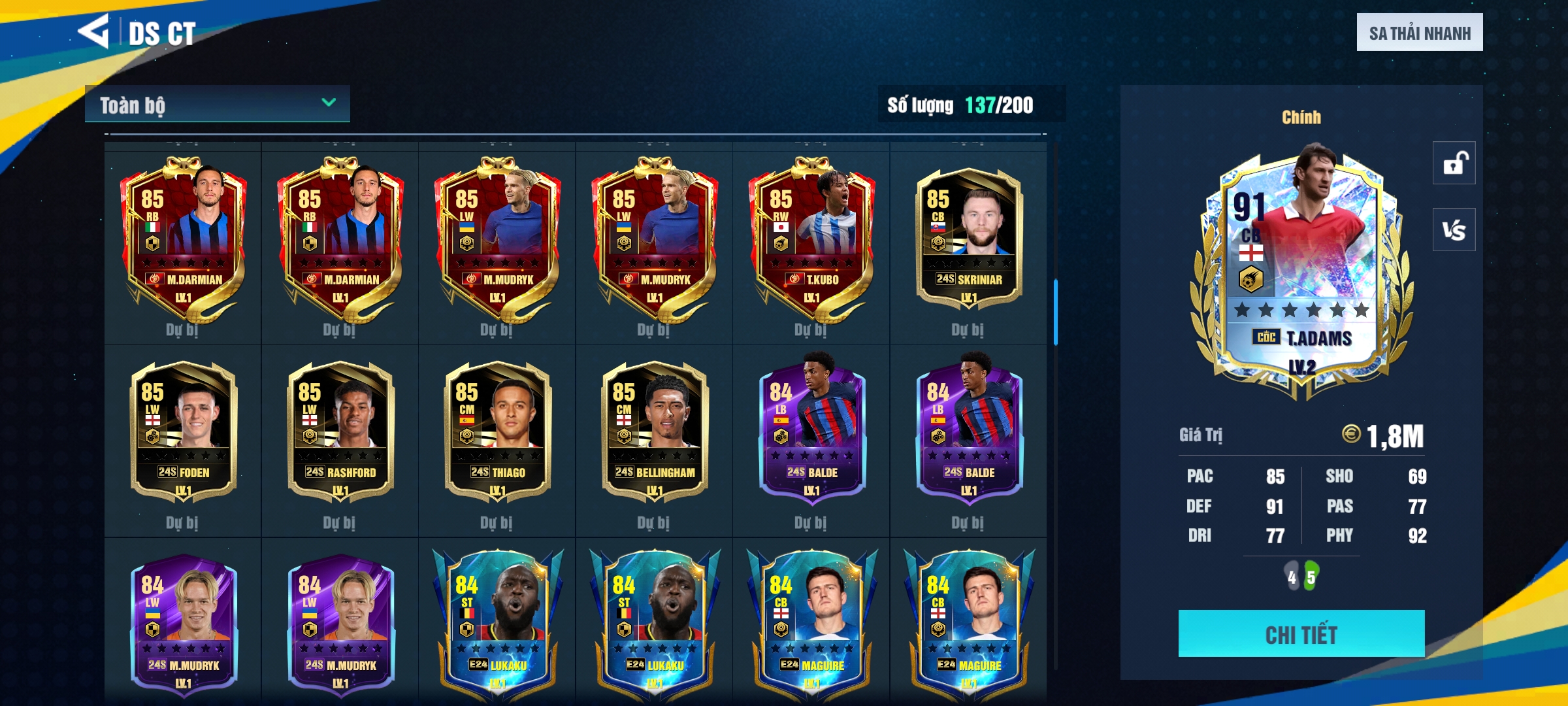
Task: Pick the Rashford LW card
Action: tap(340, 431)
